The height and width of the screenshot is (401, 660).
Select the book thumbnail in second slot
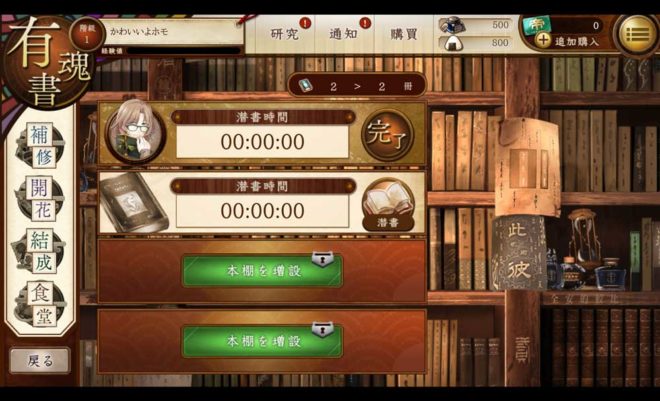[x=133, y=204]
